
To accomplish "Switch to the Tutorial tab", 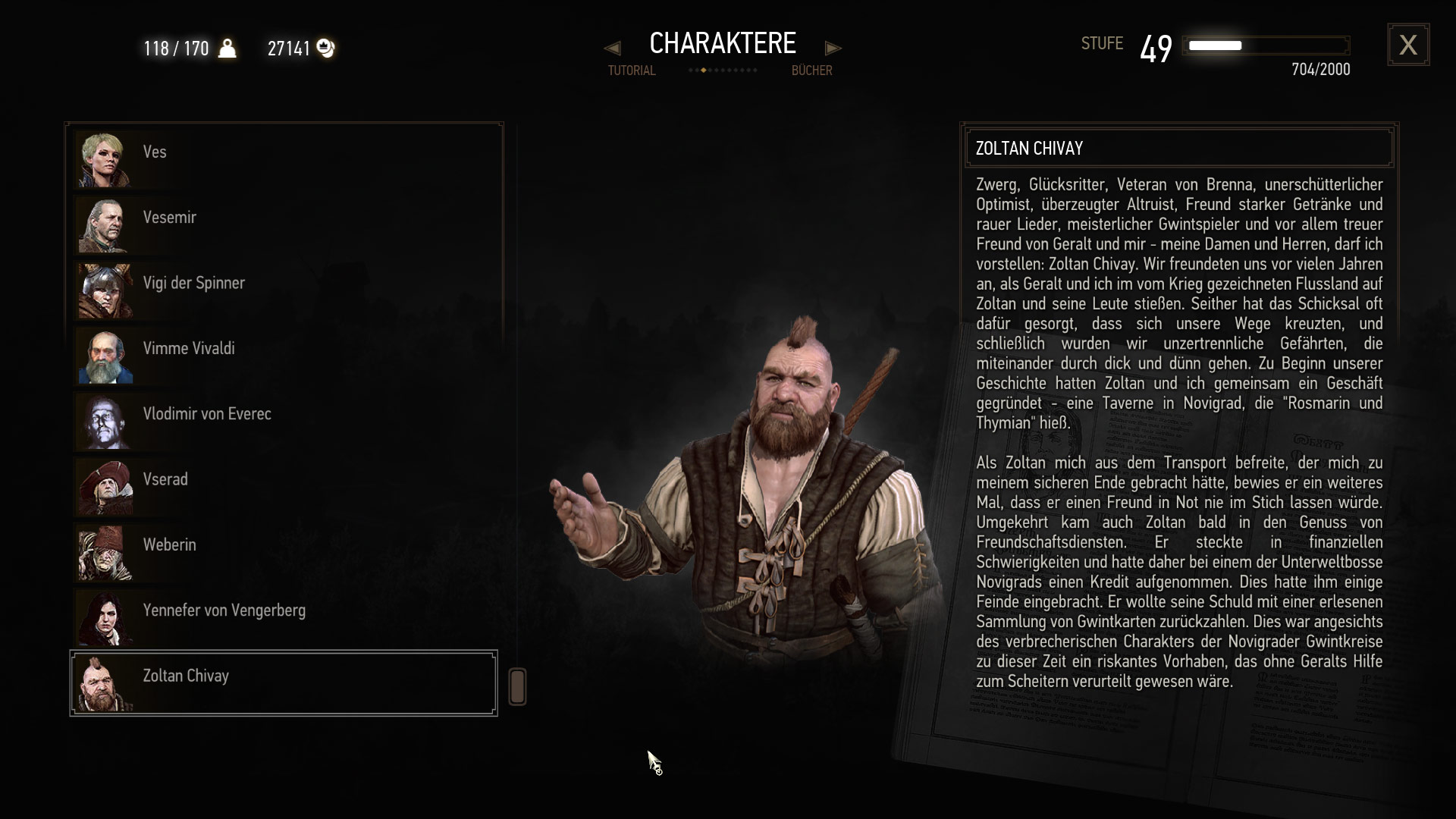I will pos(631,71).
